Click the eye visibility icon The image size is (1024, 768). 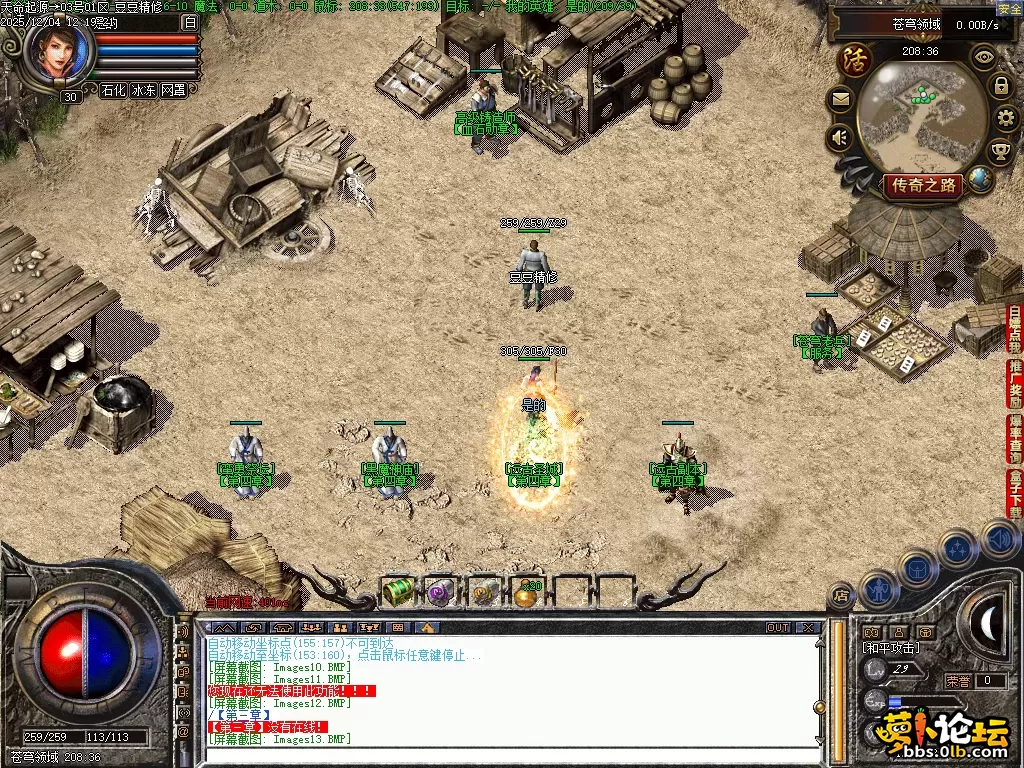[986, 57]
